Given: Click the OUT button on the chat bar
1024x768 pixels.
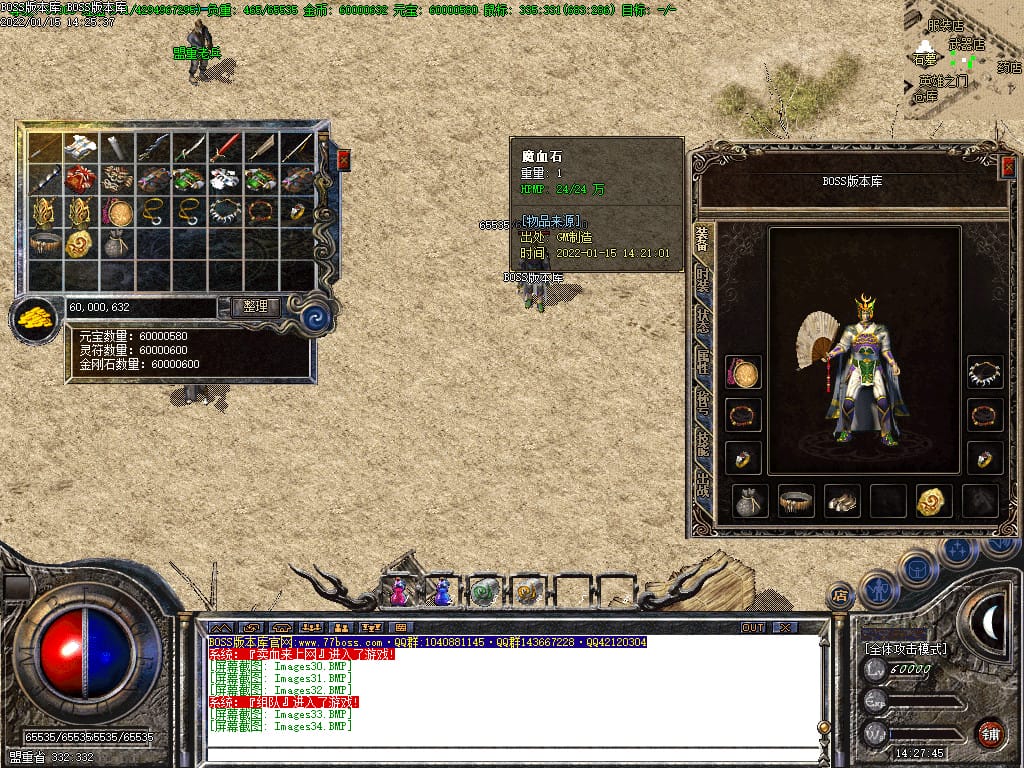Looking at the screenshot, I should click(x=752, y=627).
